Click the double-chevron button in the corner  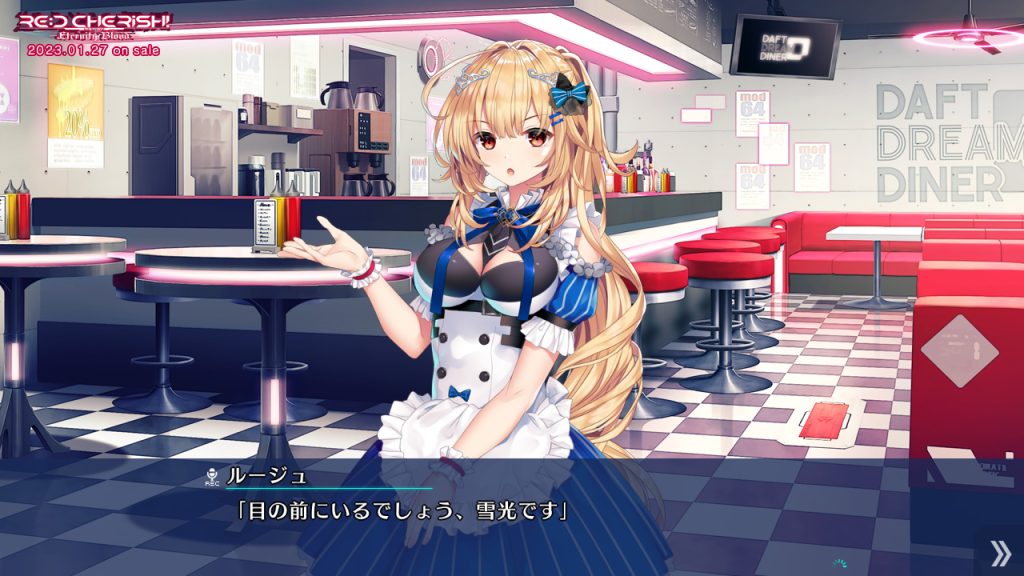(999, 553)
